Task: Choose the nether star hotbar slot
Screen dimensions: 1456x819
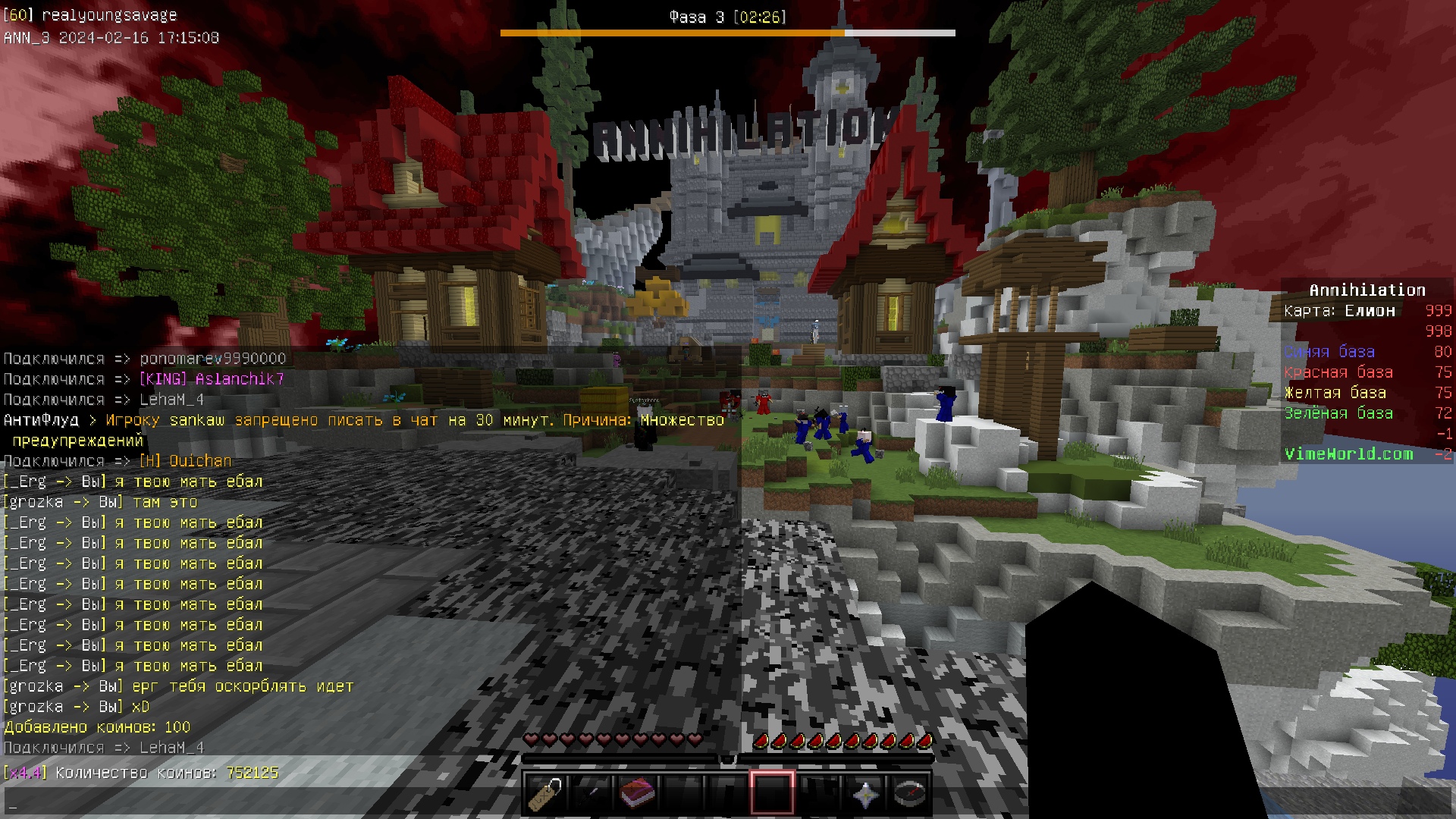Action: click(x=864, y=793)
